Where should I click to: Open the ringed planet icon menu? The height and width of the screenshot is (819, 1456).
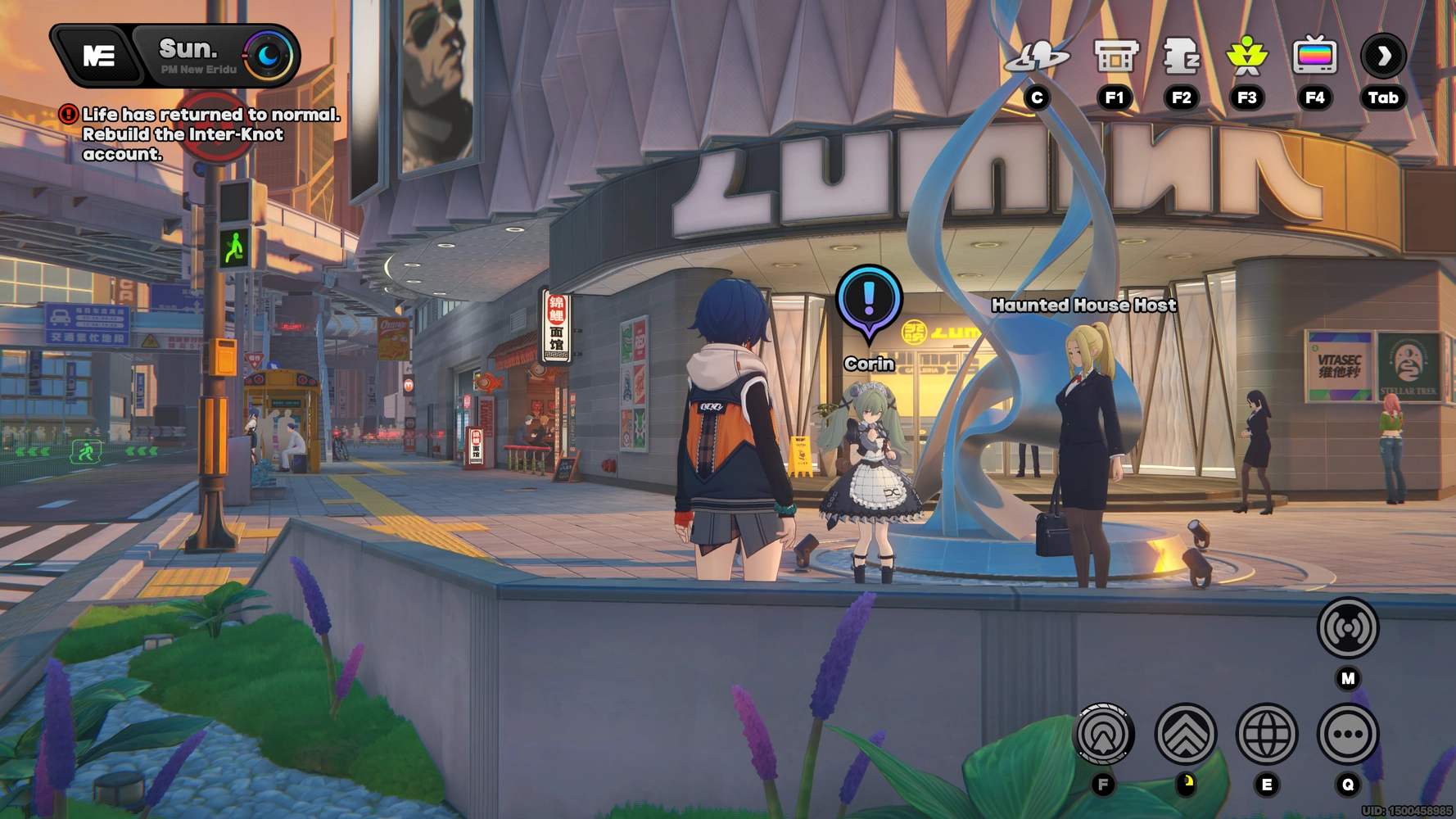click(x=1037, y=57)
